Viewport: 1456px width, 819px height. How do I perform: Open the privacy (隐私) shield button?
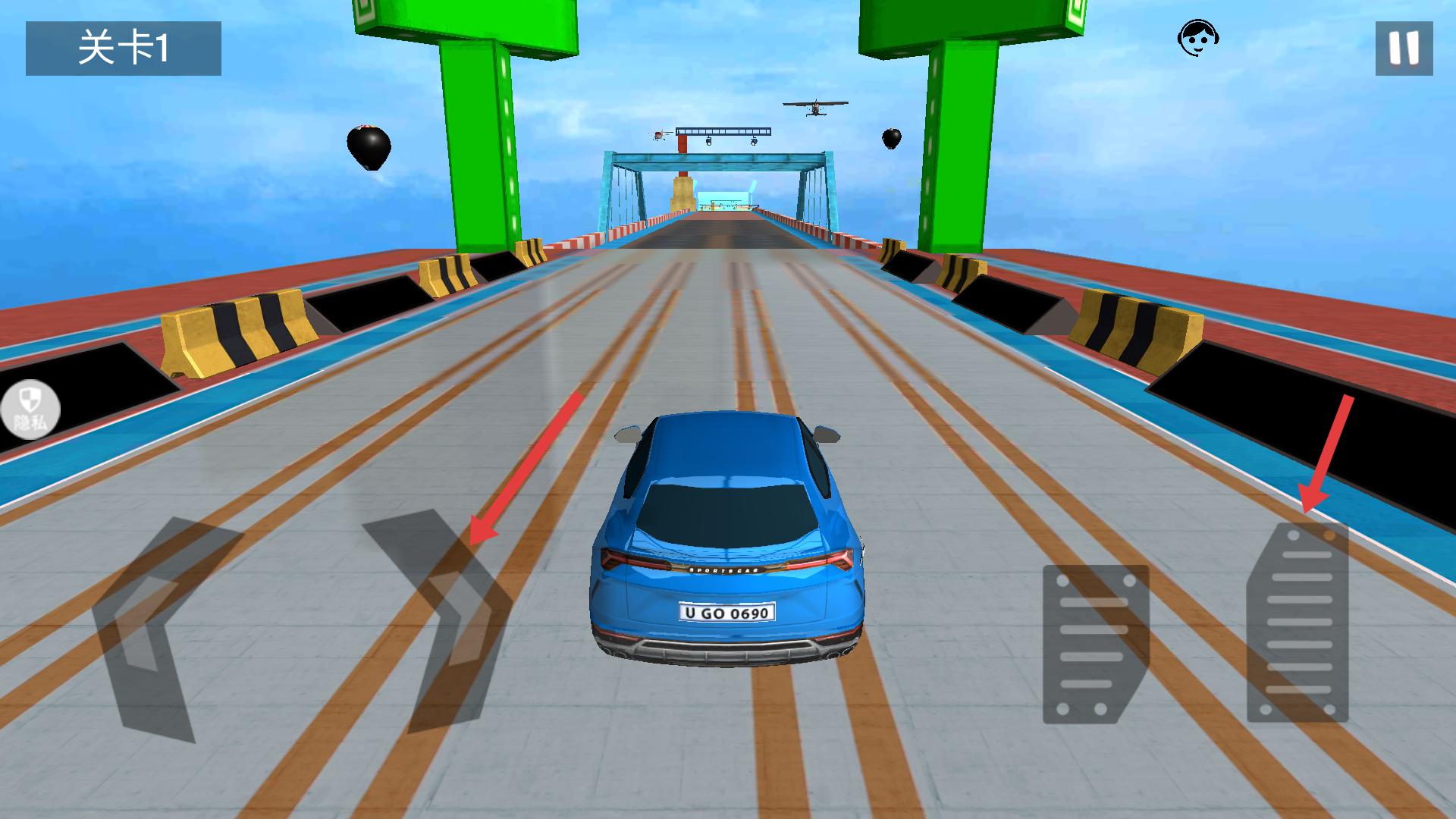tap(29, 409)
